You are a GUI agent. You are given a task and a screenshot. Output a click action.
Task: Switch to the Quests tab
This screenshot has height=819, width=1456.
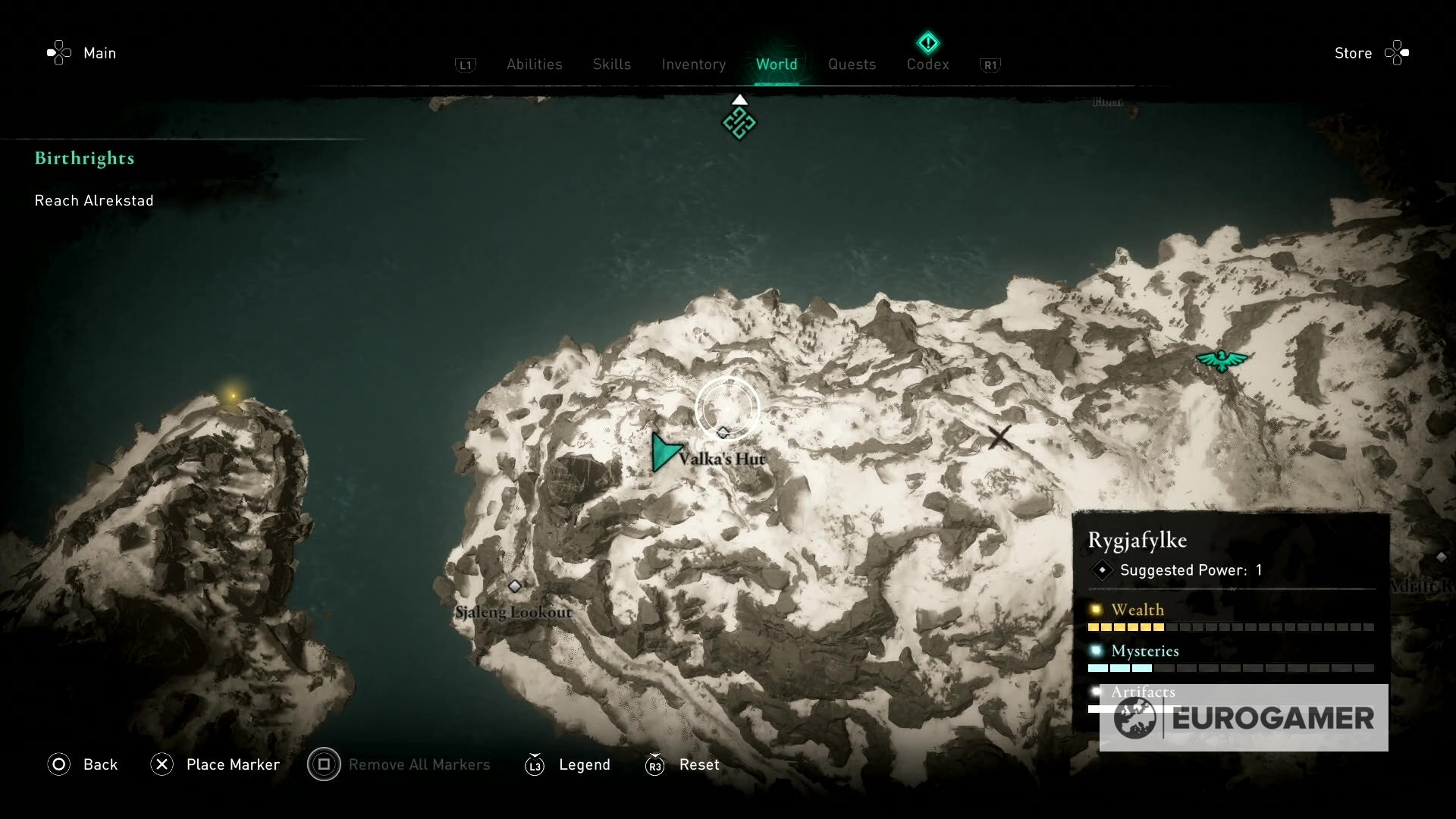click(x=852, y=64)
